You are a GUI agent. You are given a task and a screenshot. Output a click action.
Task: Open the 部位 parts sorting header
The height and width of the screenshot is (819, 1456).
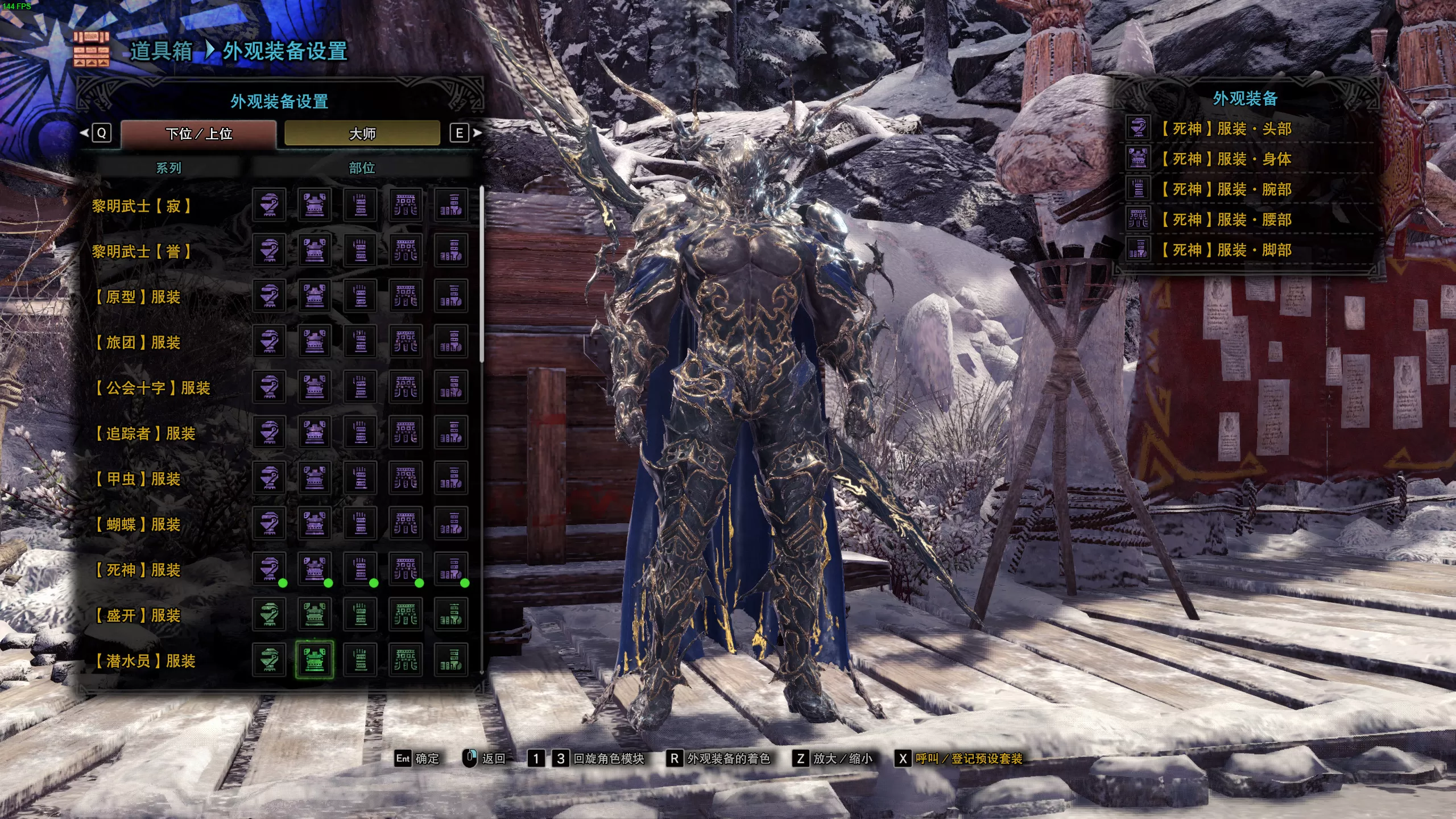click(362, 168)
